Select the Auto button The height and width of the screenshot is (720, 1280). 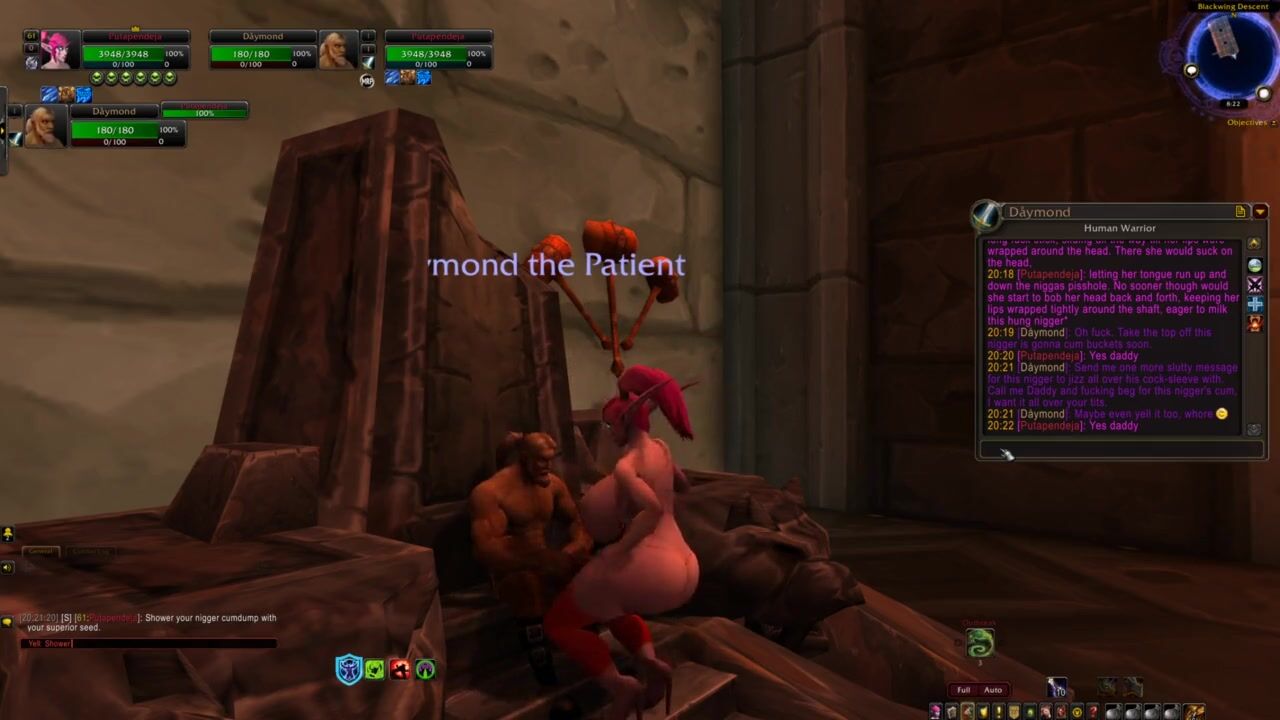(x=993, y=690)
